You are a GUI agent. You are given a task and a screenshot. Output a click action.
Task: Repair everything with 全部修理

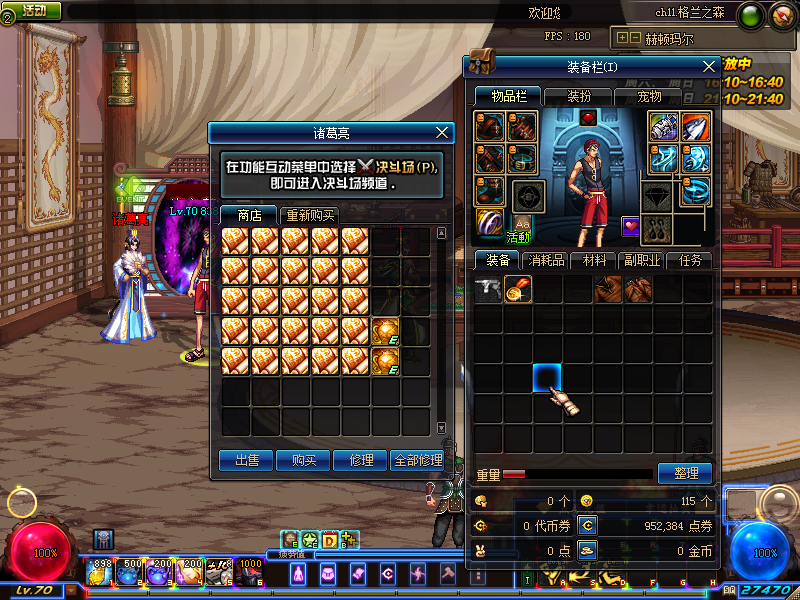417,460
